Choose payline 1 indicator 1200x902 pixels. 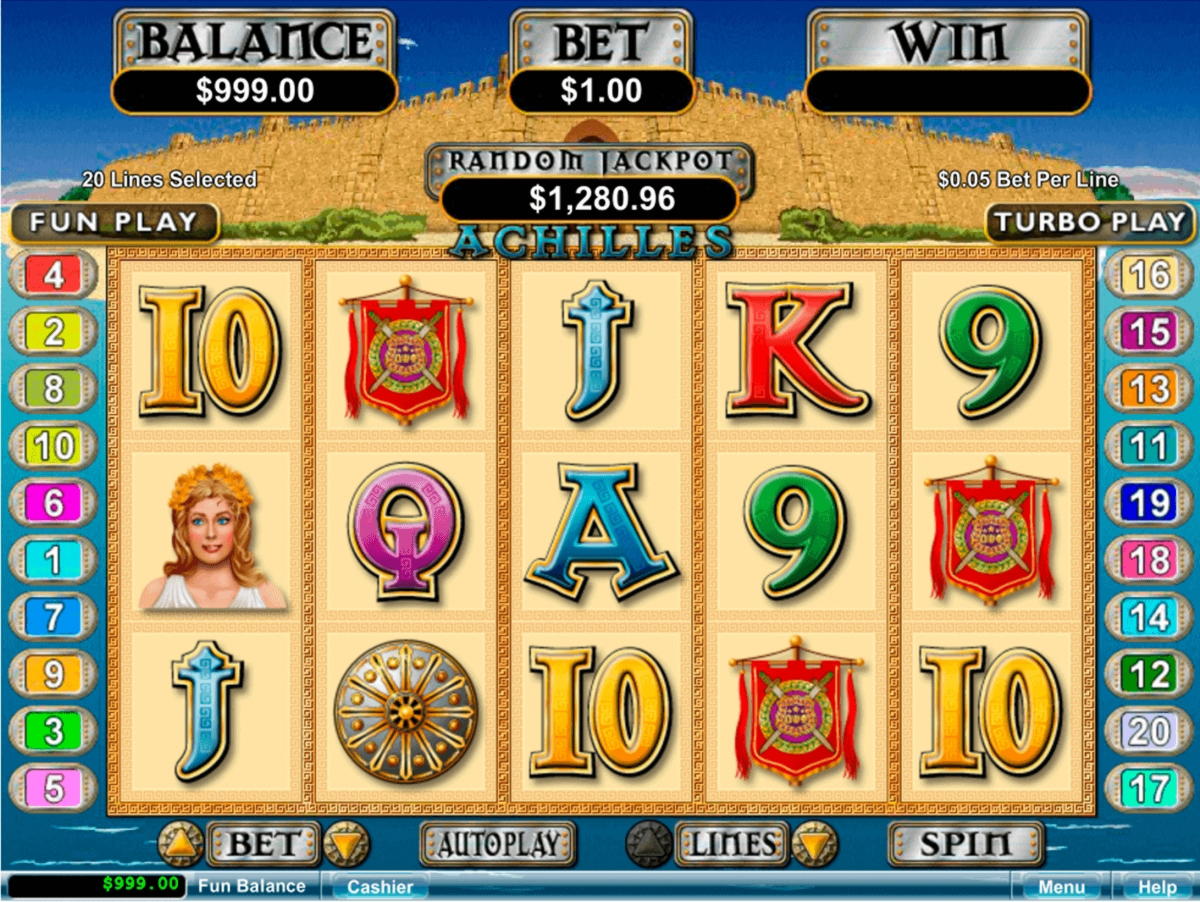54,560
